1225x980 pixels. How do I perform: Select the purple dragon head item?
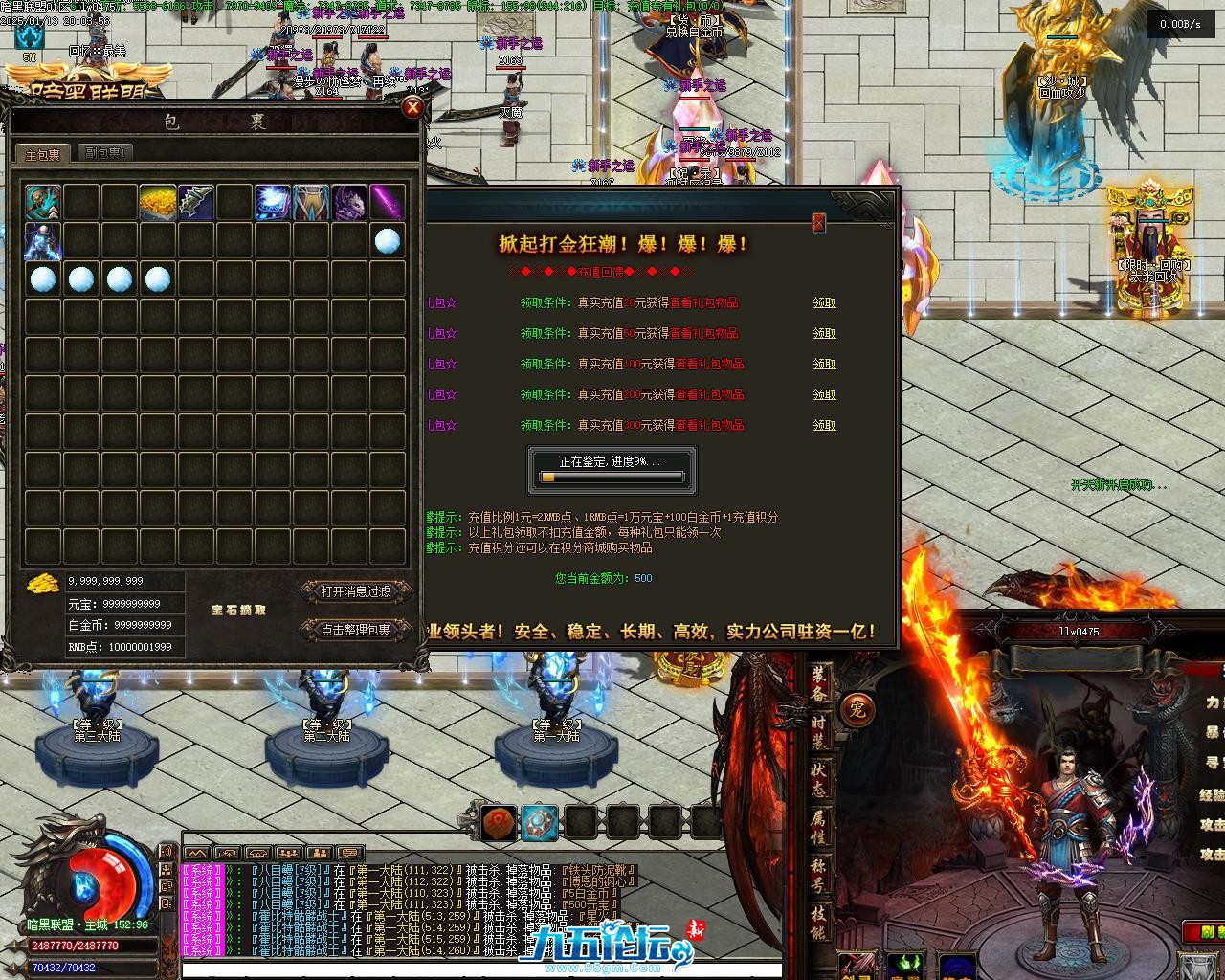tap(349, 202)
